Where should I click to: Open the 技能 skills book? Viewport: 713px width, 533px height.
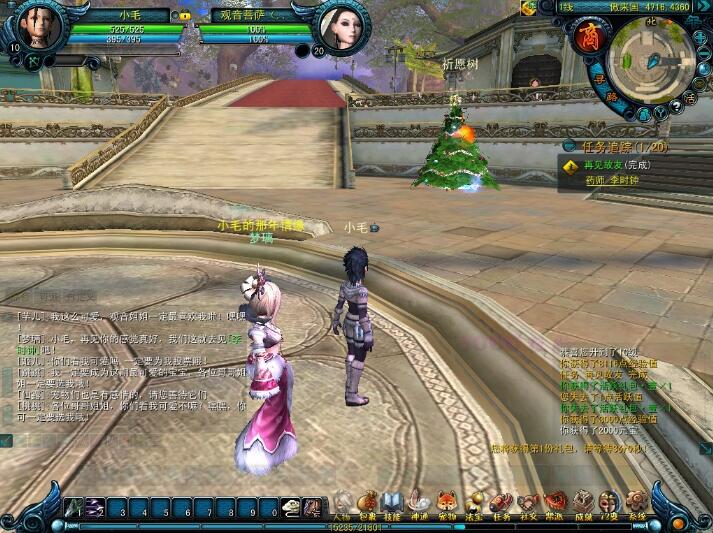point(392,503)
